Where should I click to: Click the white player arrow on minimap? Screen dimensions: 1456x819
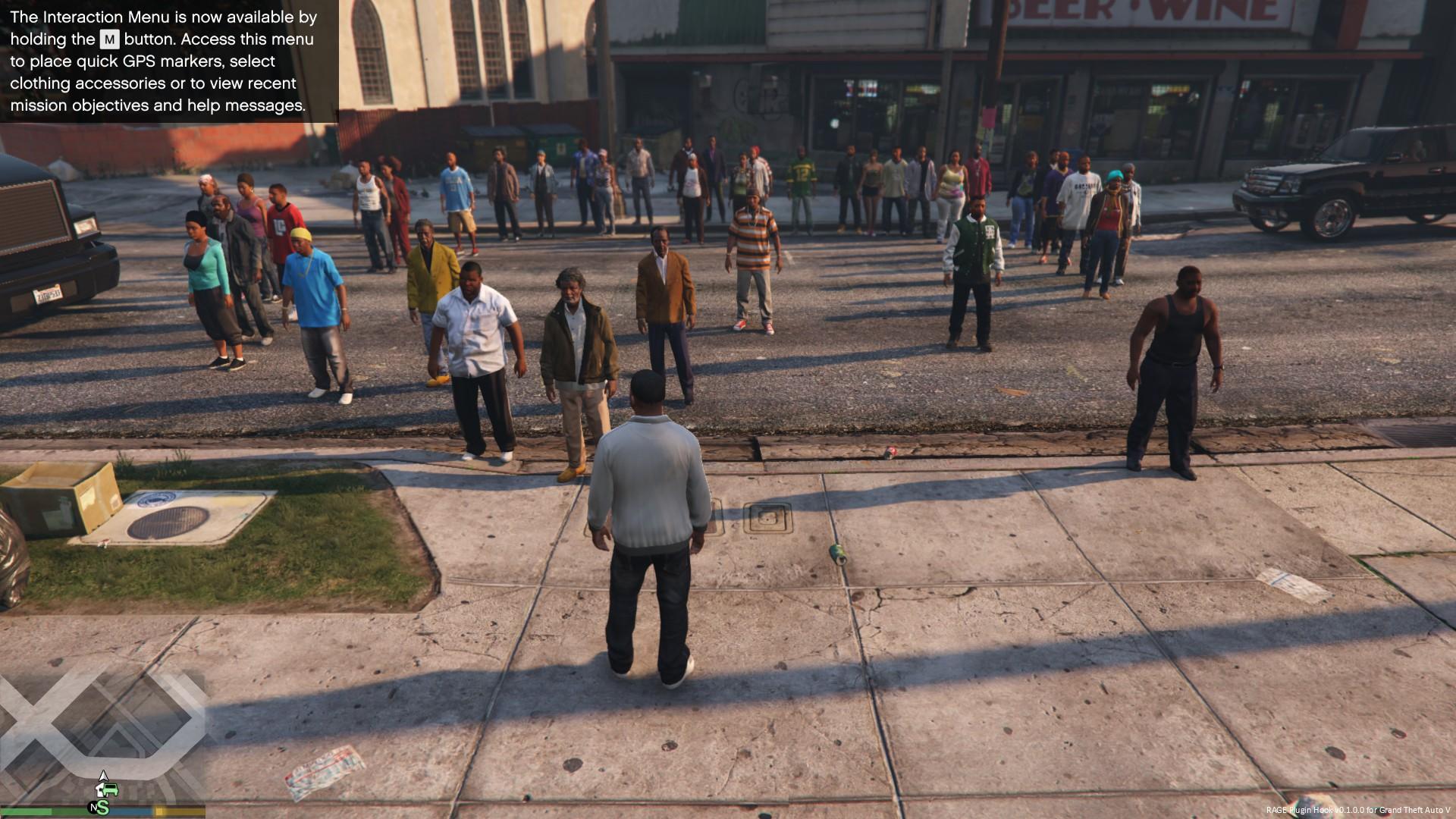pyautogui.click(x=103, y=775)
